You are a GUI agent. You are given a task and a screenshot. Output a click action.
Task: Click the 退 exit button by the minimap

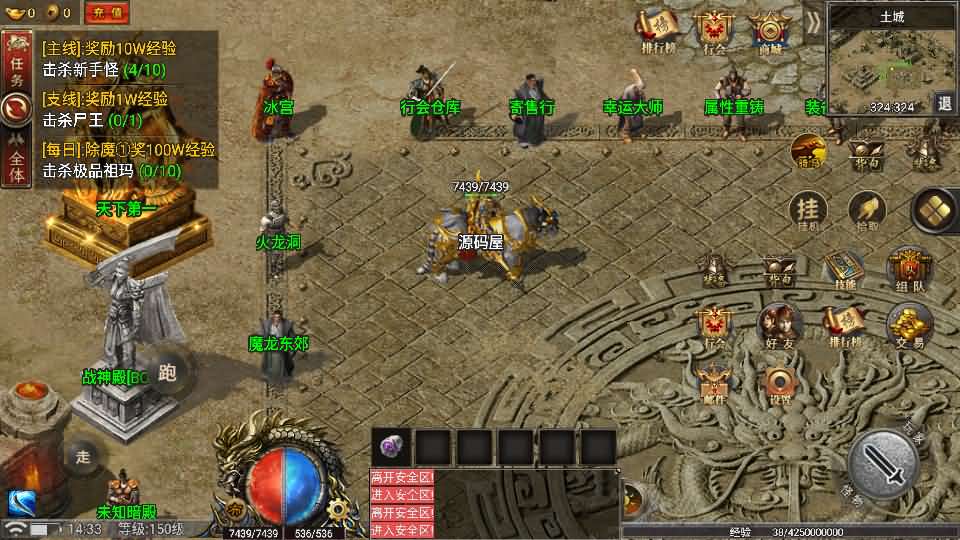click(x=944, y=102)
